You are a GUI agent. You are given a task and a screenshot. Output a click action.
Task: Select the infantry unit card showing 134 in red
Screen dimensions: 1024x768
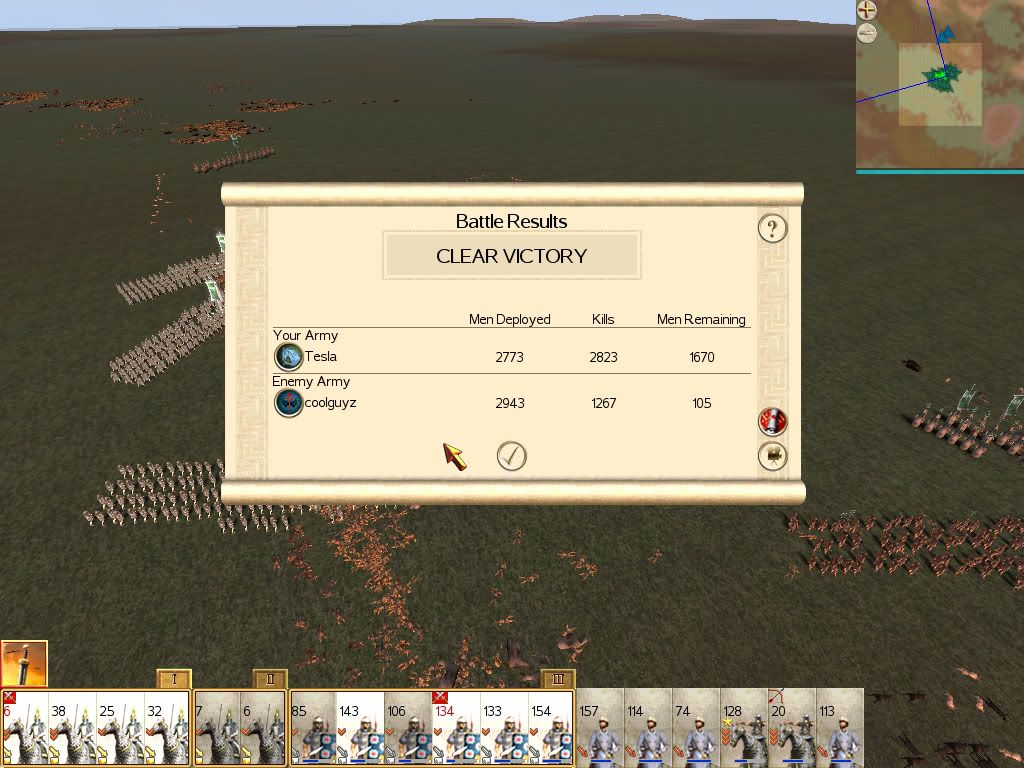[x=456, y=728]
